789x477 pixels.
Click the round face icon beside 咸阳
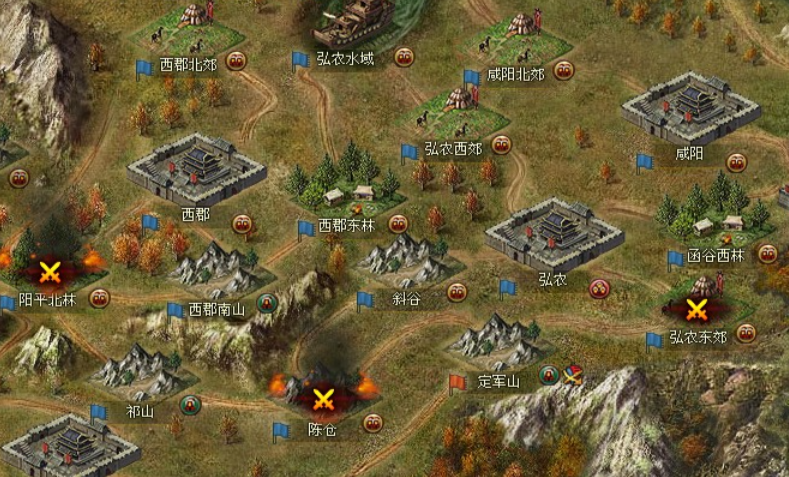tap(737, 163)
